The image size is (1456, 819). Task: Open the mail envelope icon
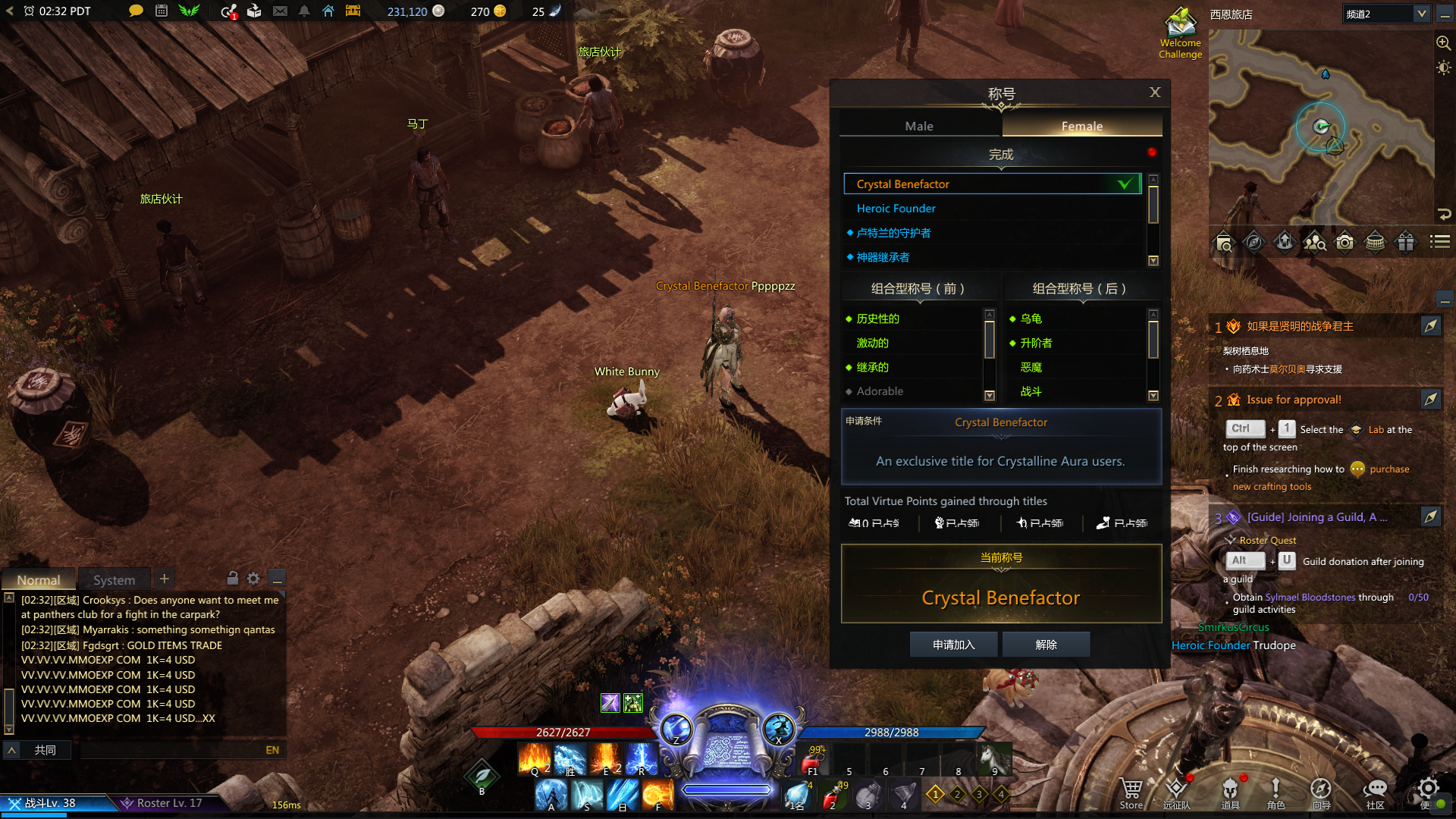[280, 11]
